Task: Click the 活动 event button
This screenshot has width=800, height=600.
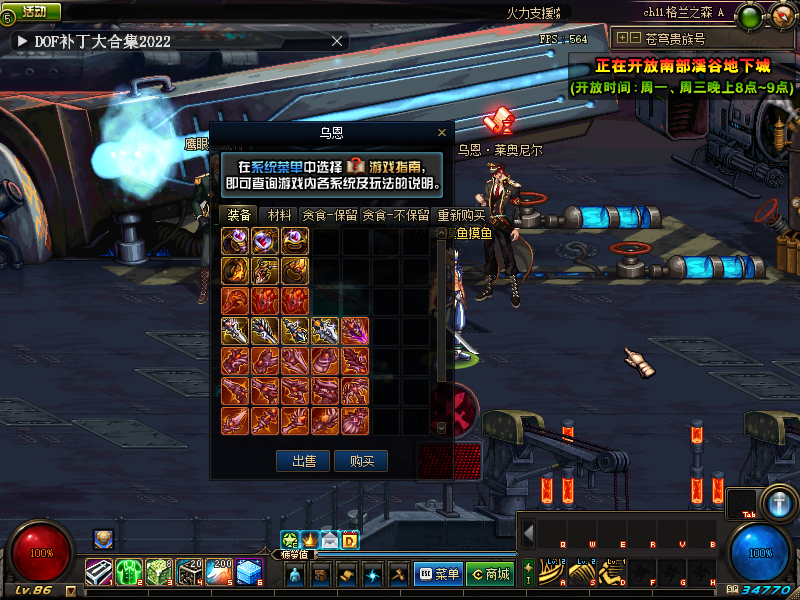Action: [x=34, y=11]
